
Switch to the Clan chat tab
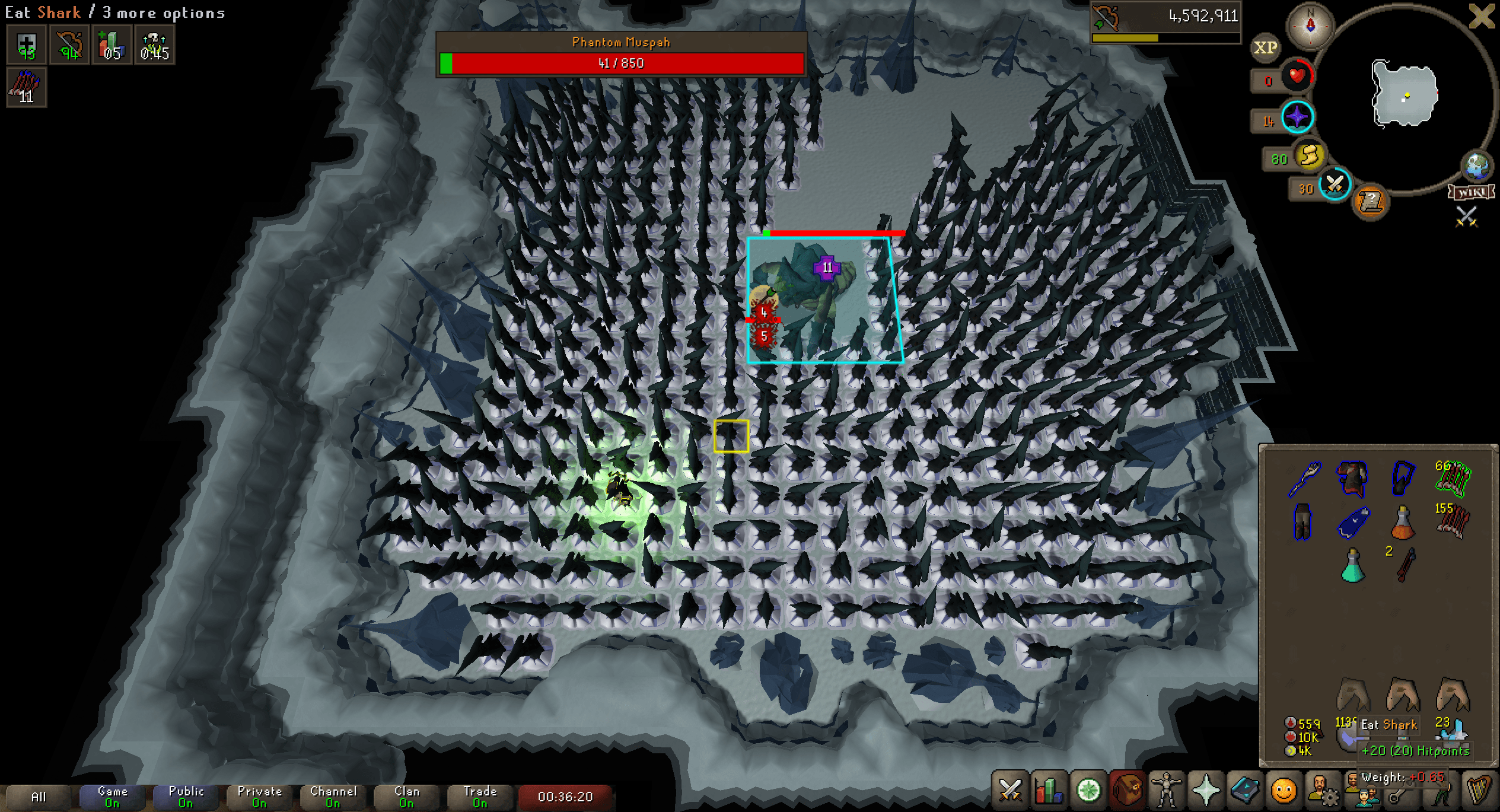click(x=406, y=797)
